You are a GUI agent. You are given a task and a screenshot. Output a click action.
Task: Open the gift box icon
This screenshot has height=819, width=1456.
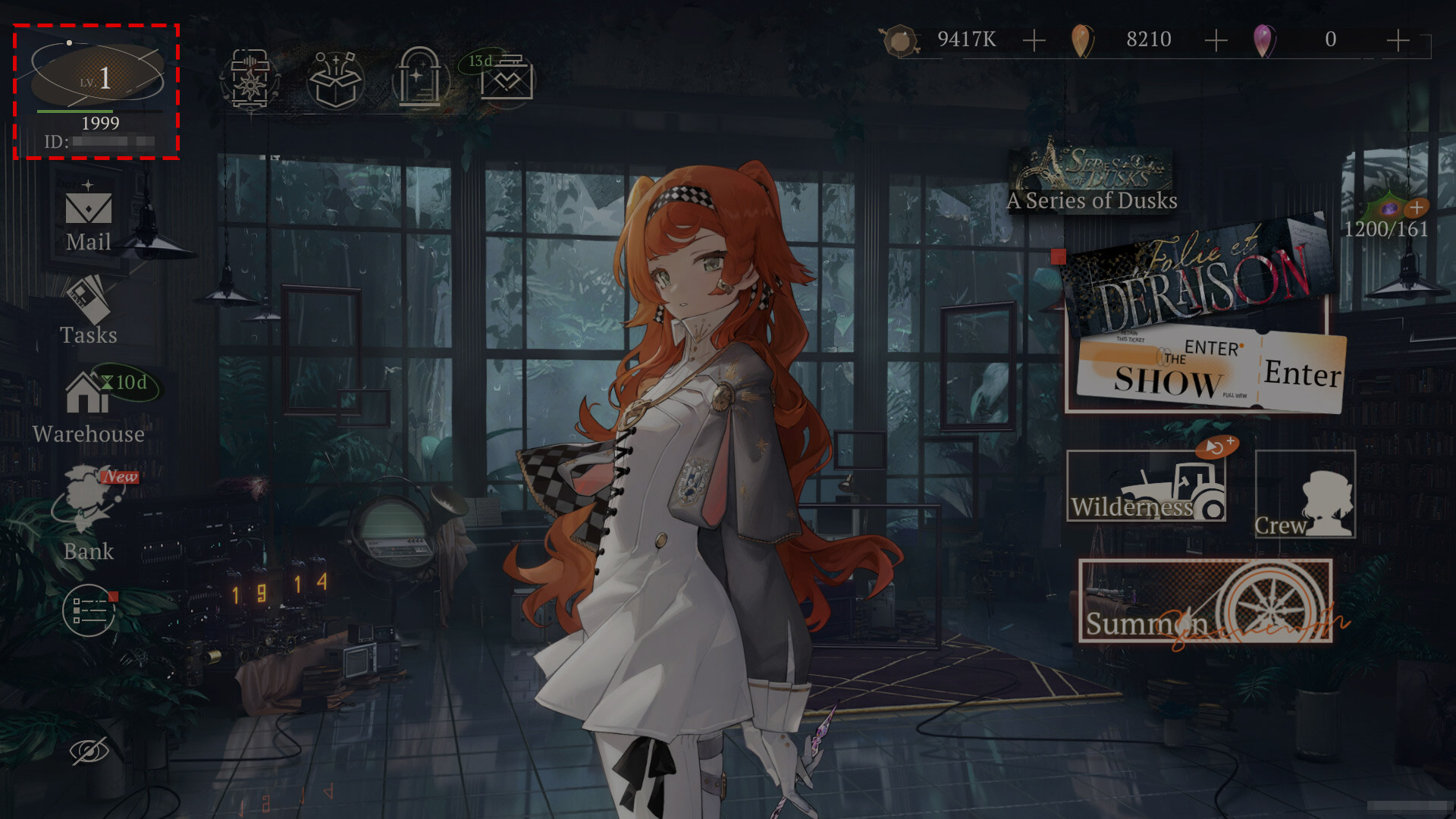pos(335,80)
